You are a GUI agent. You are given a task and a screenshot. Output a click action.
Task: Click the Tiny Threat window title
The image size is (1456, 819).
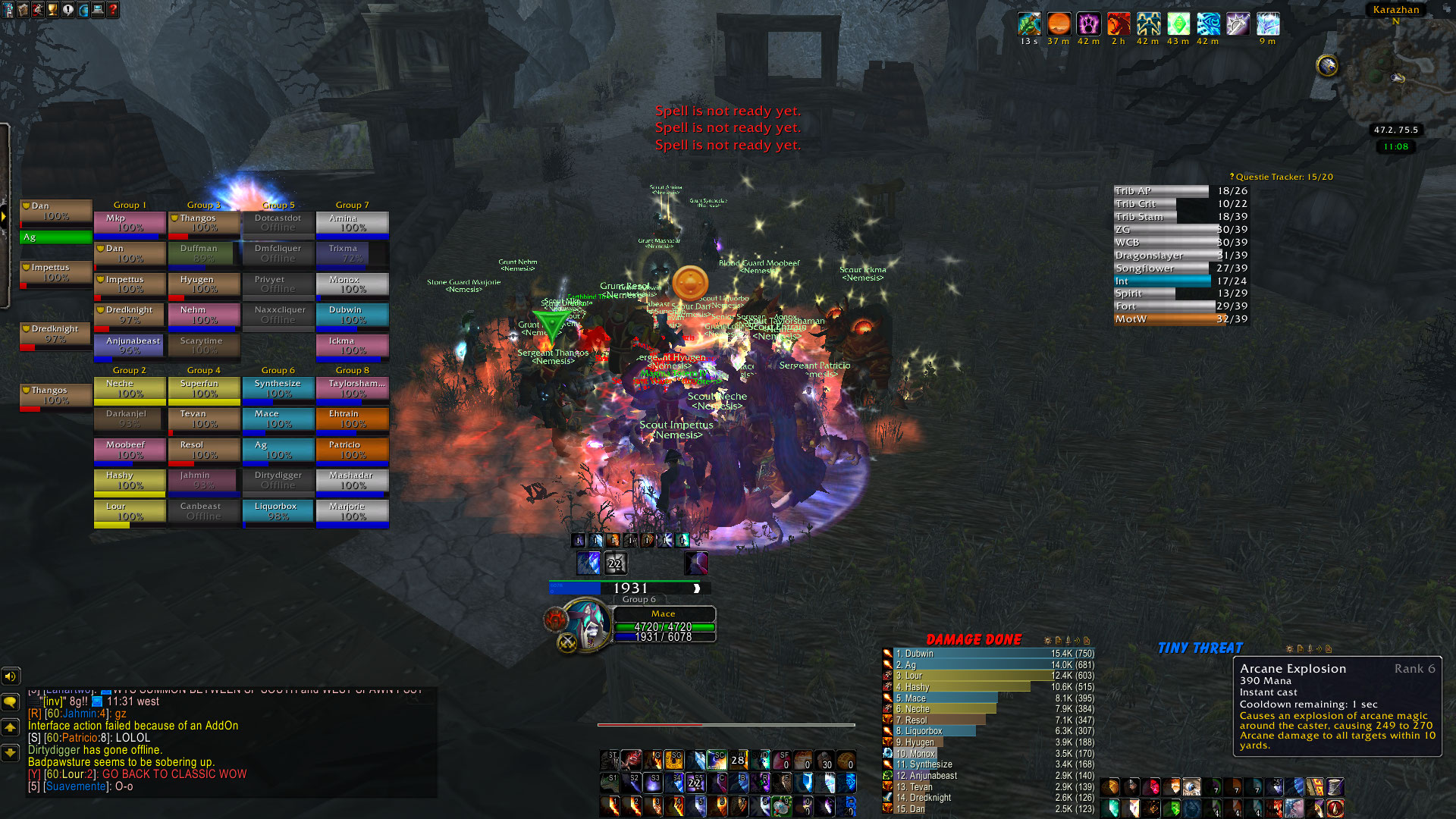(1200, 648)
